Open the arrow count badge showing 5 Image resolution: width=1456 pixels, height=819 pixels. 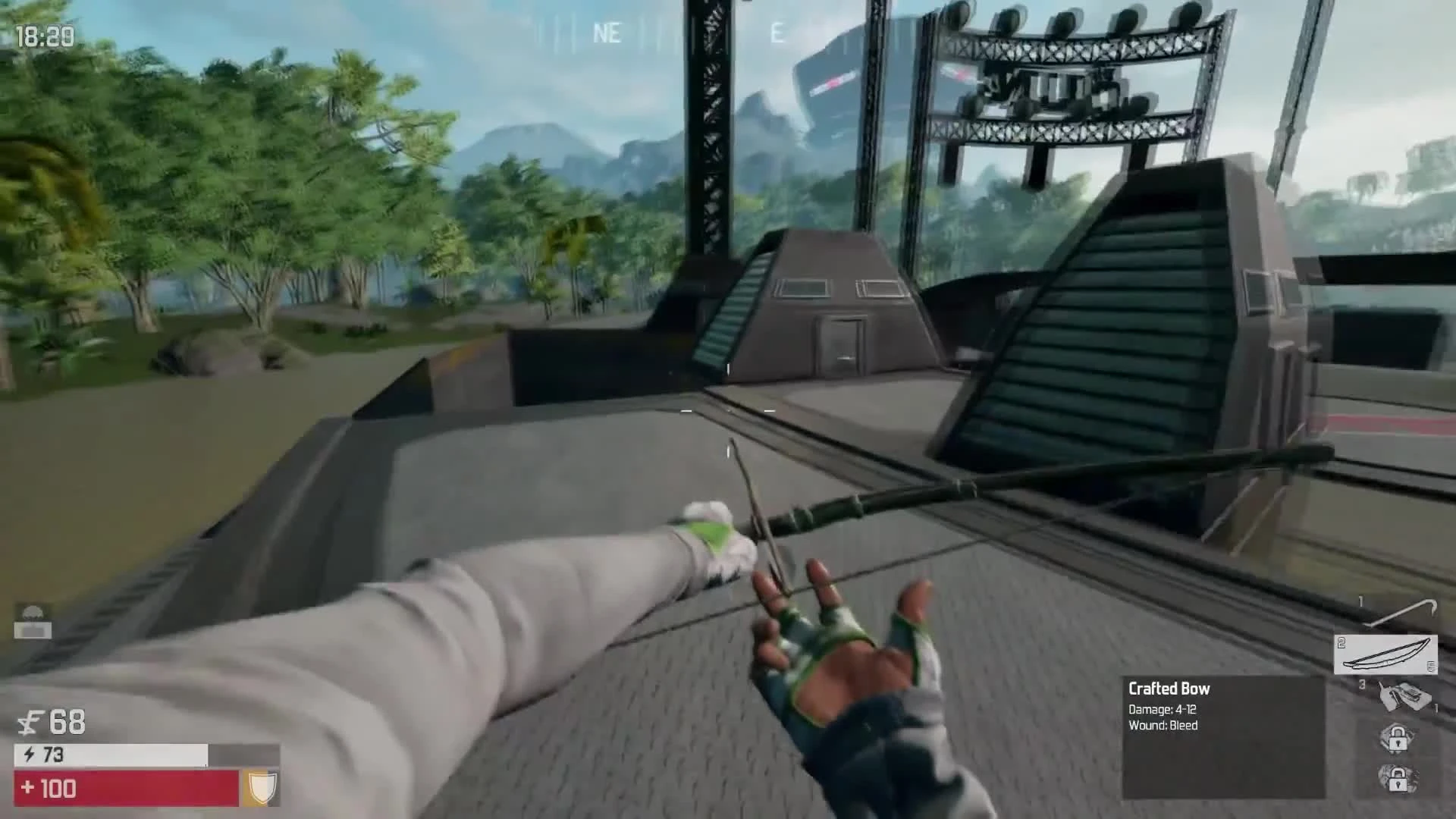click(x=1430, y=666)
